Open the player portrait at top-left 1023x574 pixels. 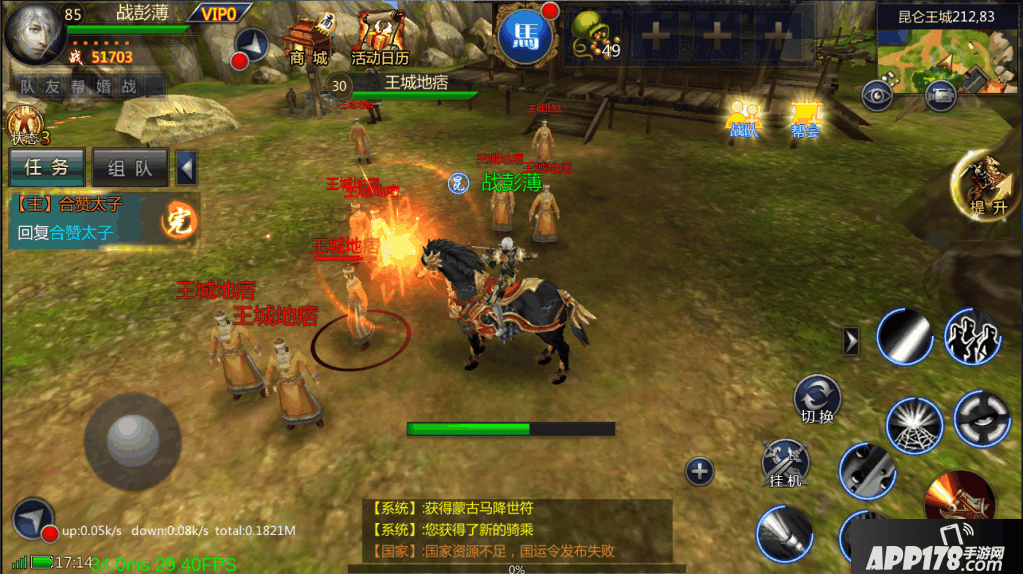(x=33, y=34)
